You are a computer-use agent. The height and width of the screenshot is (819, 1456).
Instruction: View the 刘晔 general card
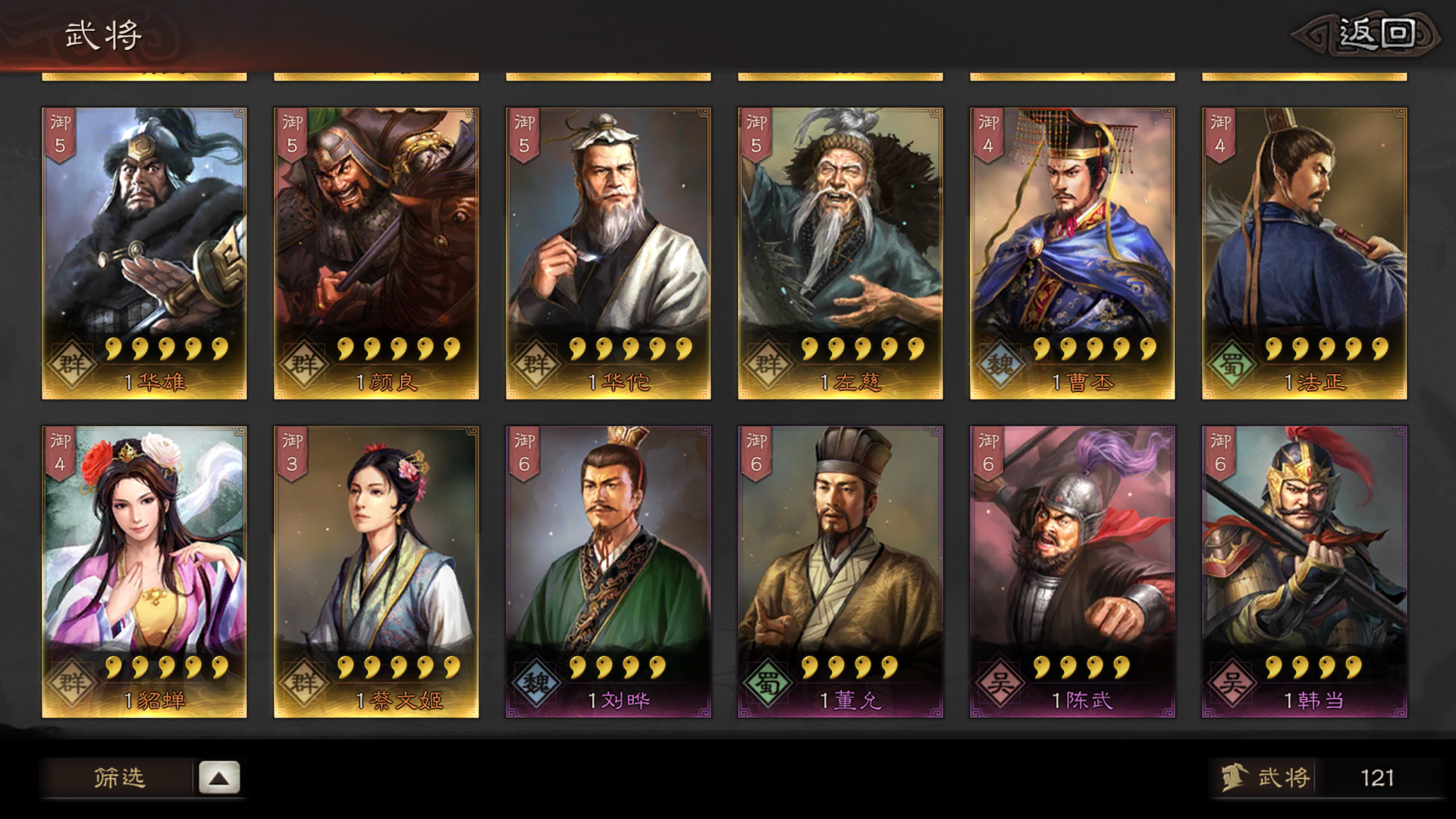click(608, 572)
